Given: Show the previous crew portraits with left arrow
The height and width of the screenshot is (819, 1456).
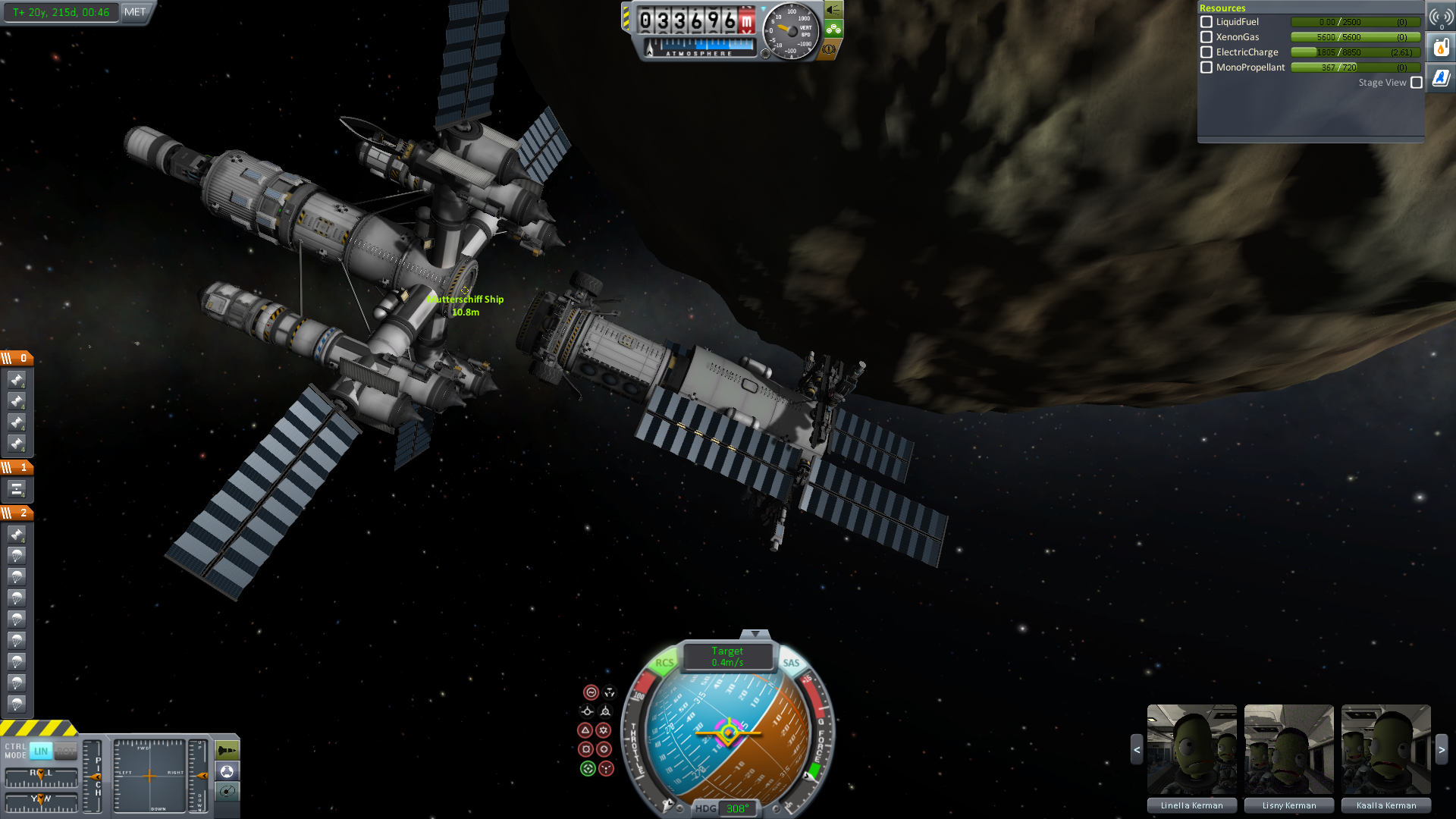Looking at the screenshot, I should point(1137,749).
